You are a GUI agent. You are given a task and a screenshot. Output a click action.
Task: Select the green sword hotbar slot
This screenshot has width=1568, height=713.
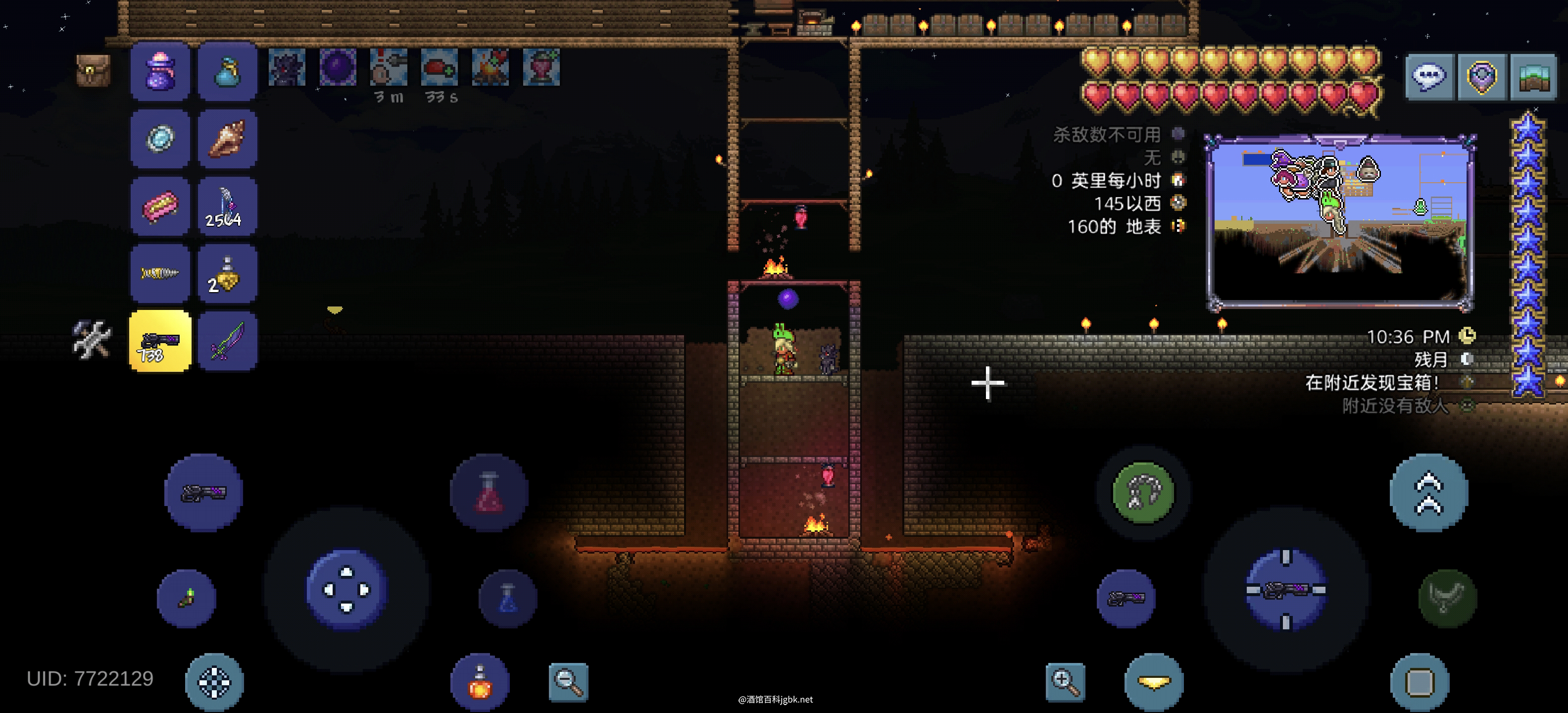227,341
